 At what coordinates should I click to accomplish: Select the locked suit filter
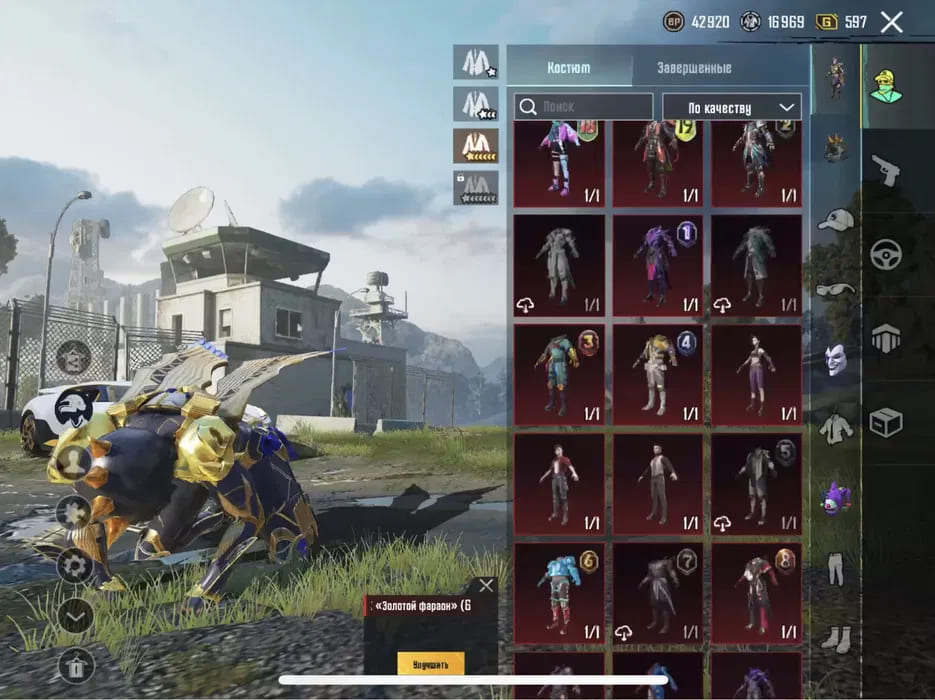[475, 187]
